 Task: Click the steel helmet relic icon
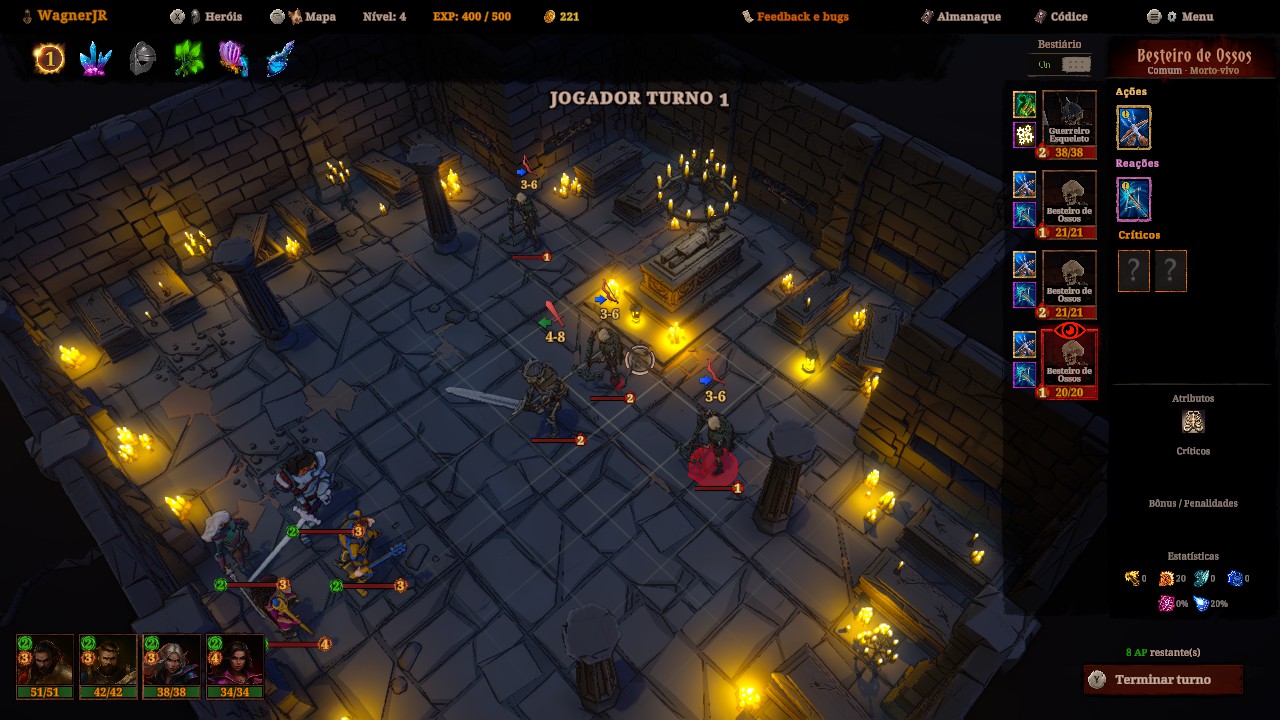[x=143, y=60]
